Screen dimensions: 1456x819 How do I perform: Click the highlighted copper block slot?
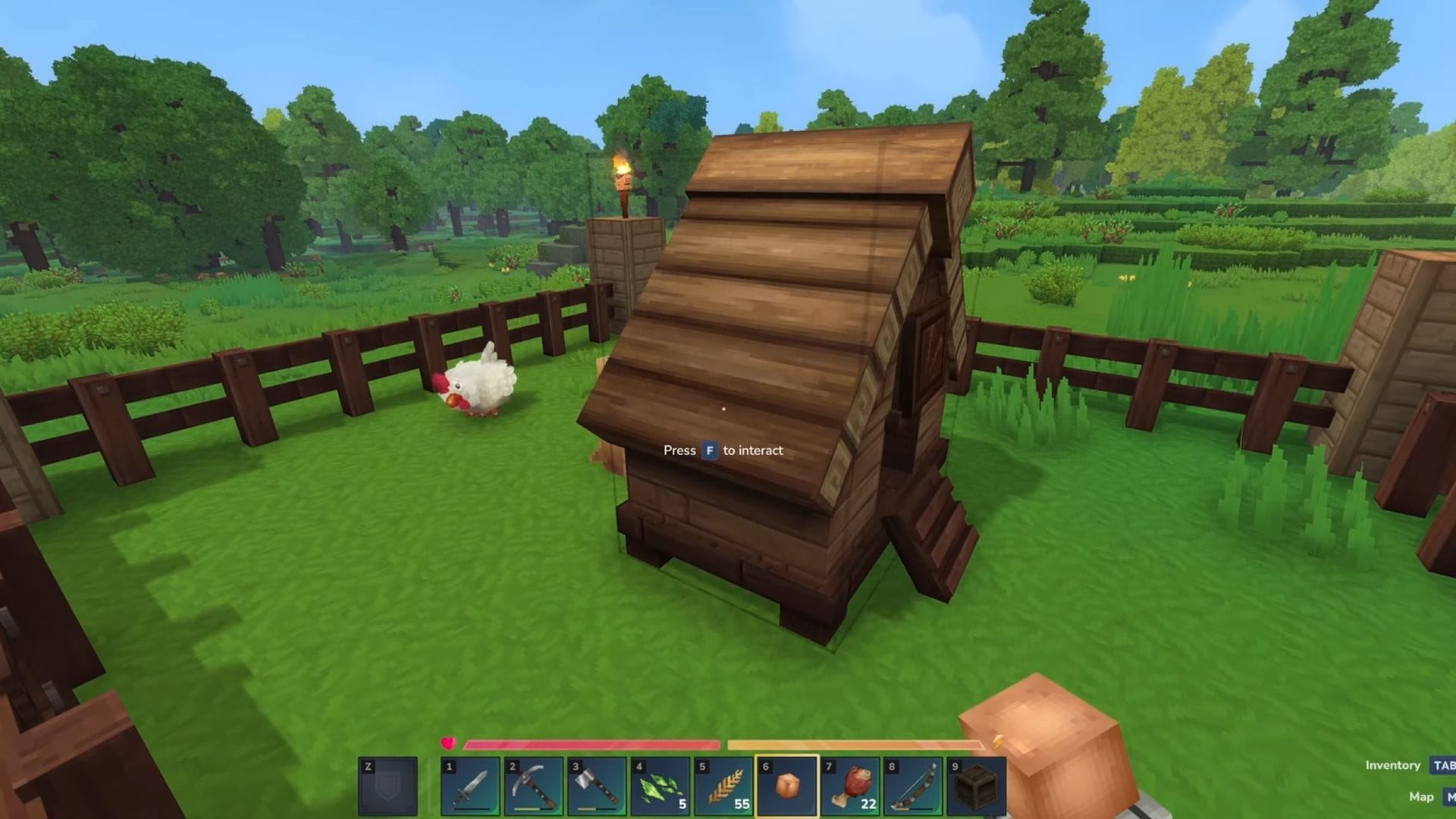click(x=787, y=787)
